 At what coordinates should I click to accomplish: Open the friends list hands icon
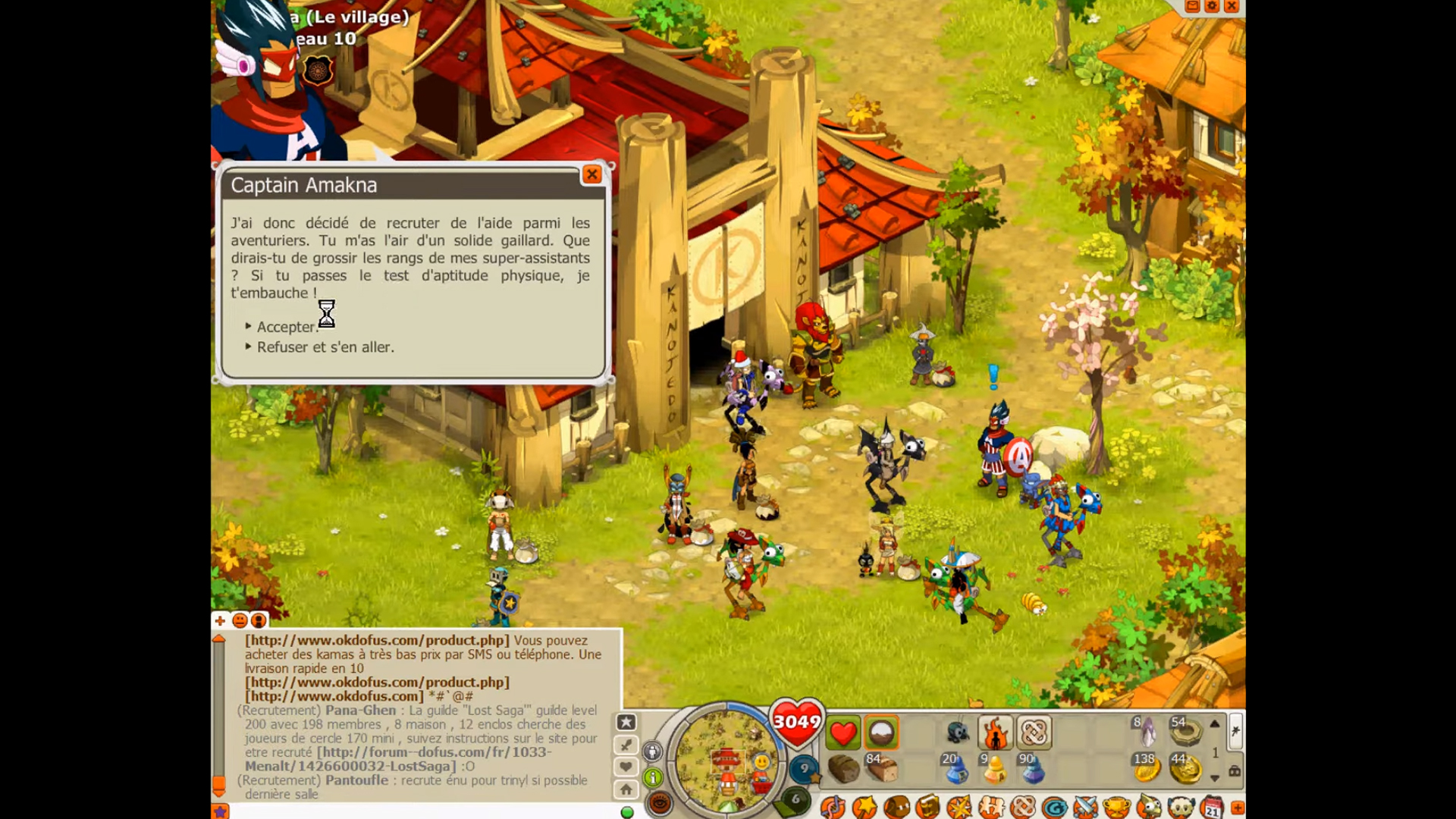(x=990, y=806)
